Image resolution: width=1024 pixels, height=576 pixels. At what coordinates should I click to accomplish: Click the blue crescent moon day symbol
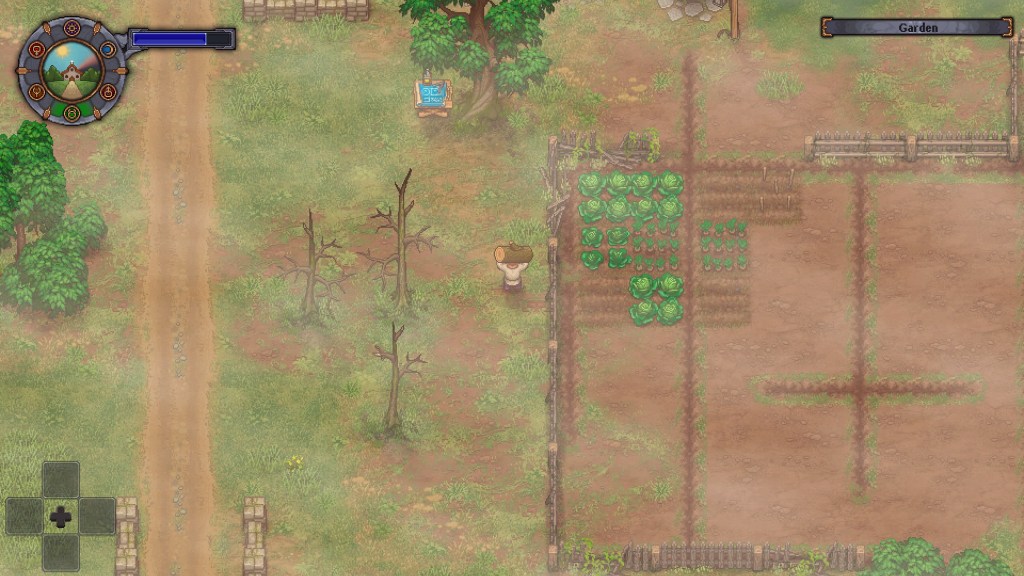click(x=107, y=49)
